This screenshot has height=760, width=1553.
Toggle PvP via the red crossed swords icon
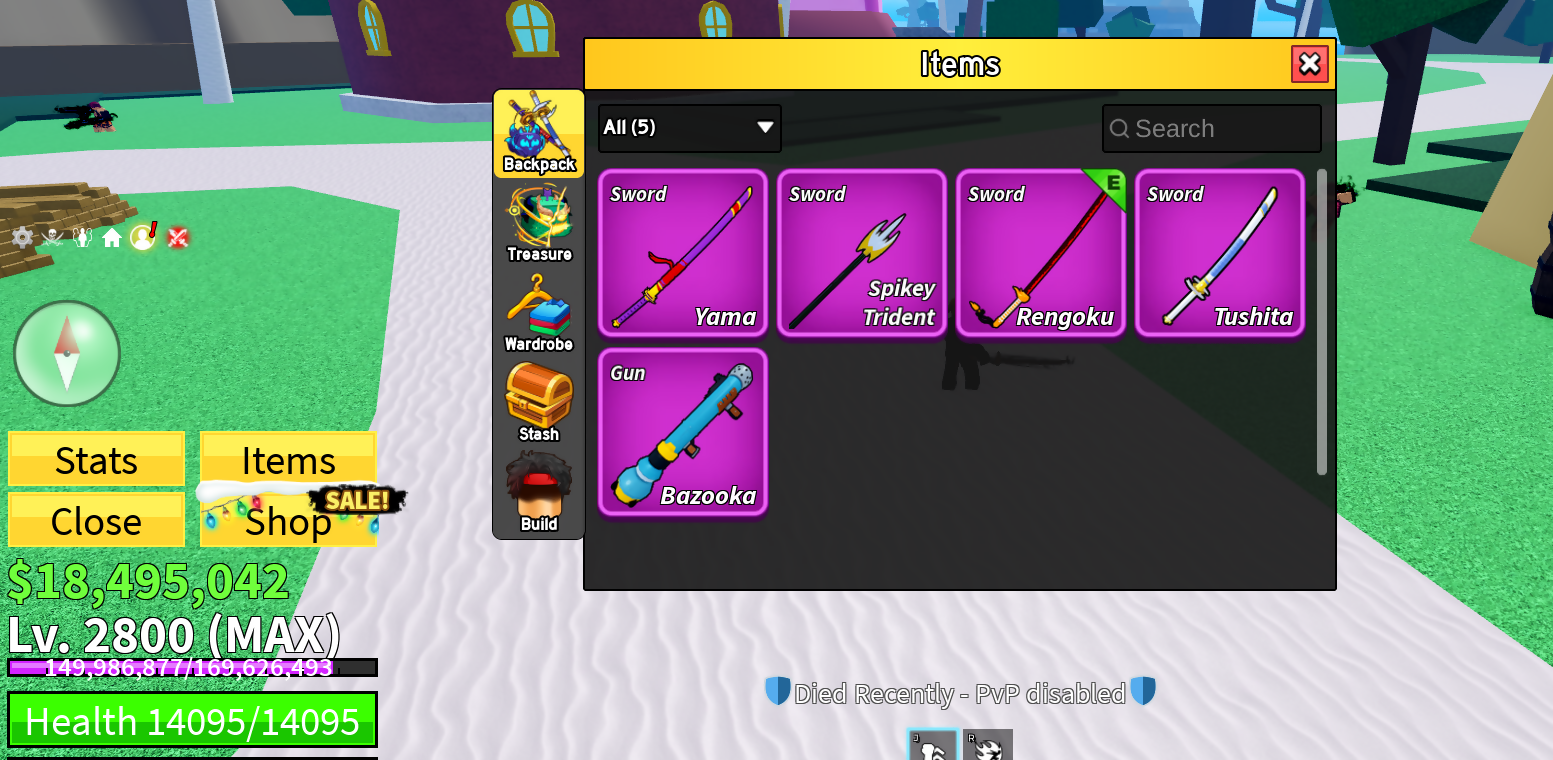178,237
